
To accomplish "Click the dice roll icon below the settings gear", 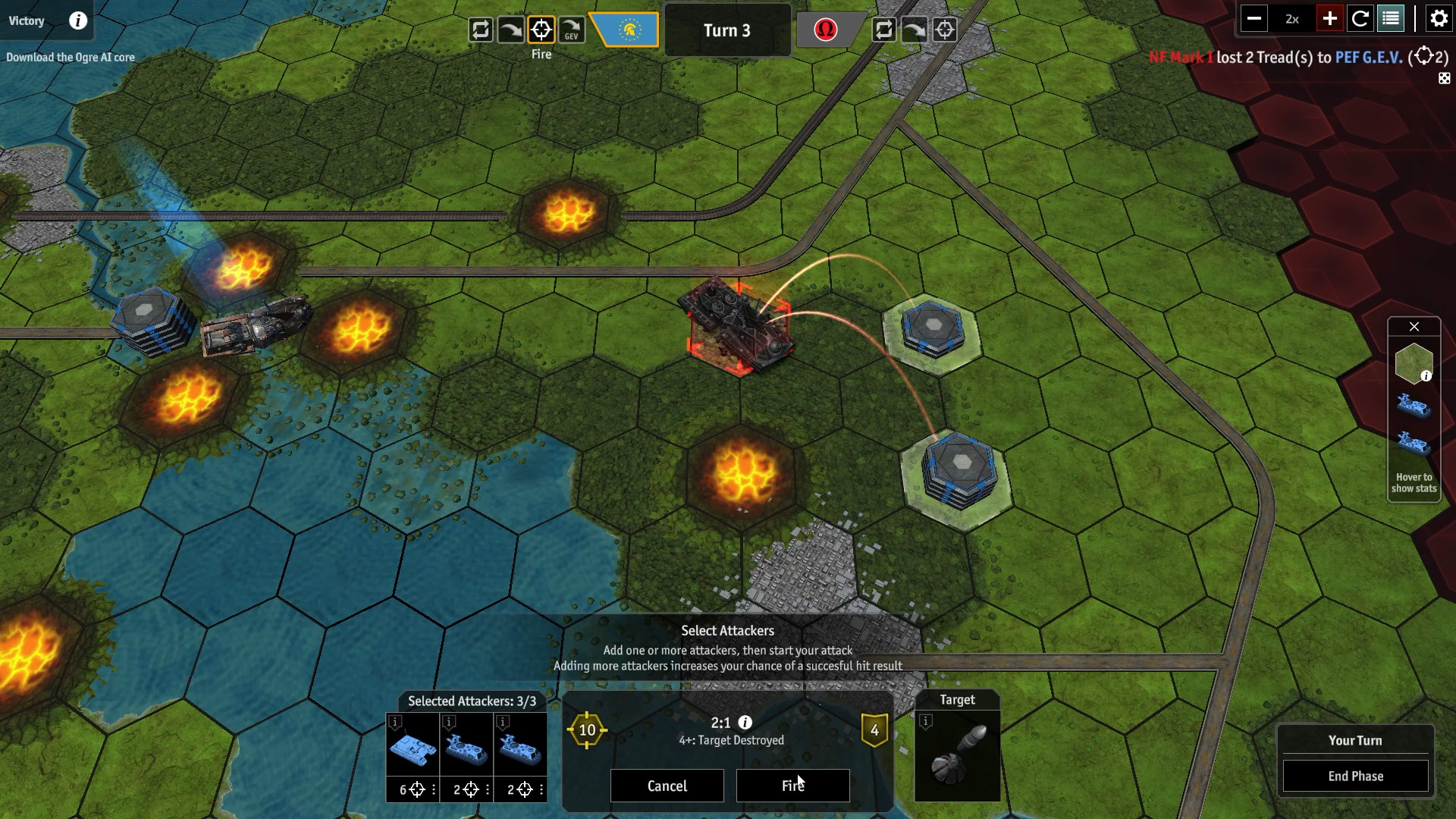I will tap(1445, 77).
